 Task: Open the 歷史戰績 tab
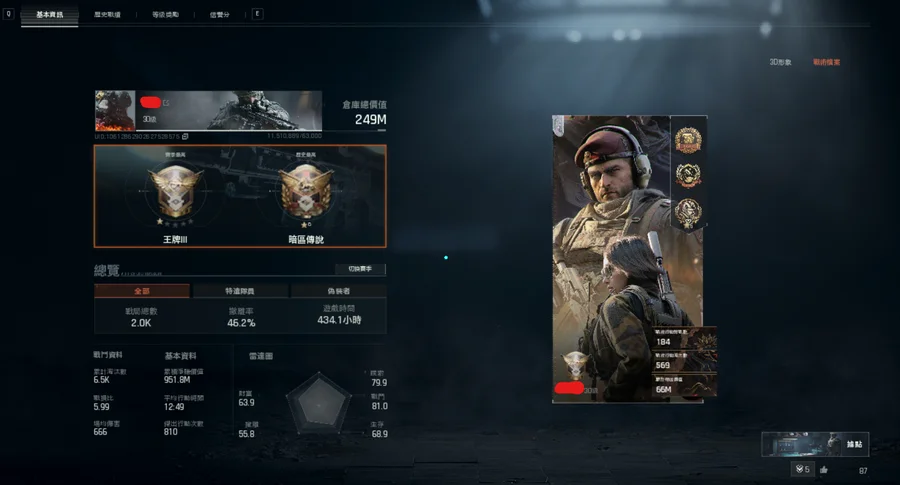pos(107,15)
